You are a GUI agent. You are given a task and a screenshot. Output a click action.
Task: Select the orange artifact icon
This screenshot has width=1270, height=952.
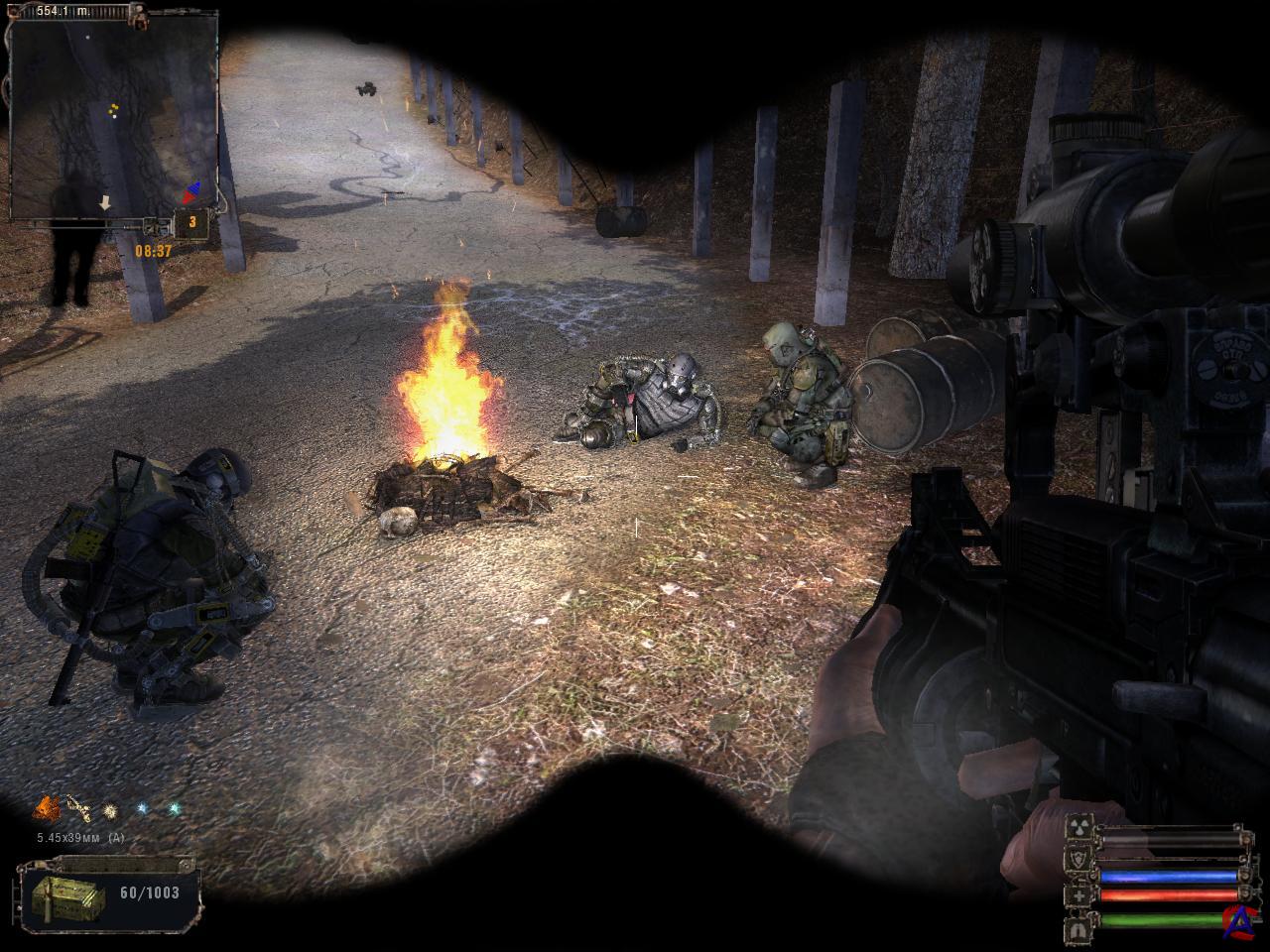45,809
